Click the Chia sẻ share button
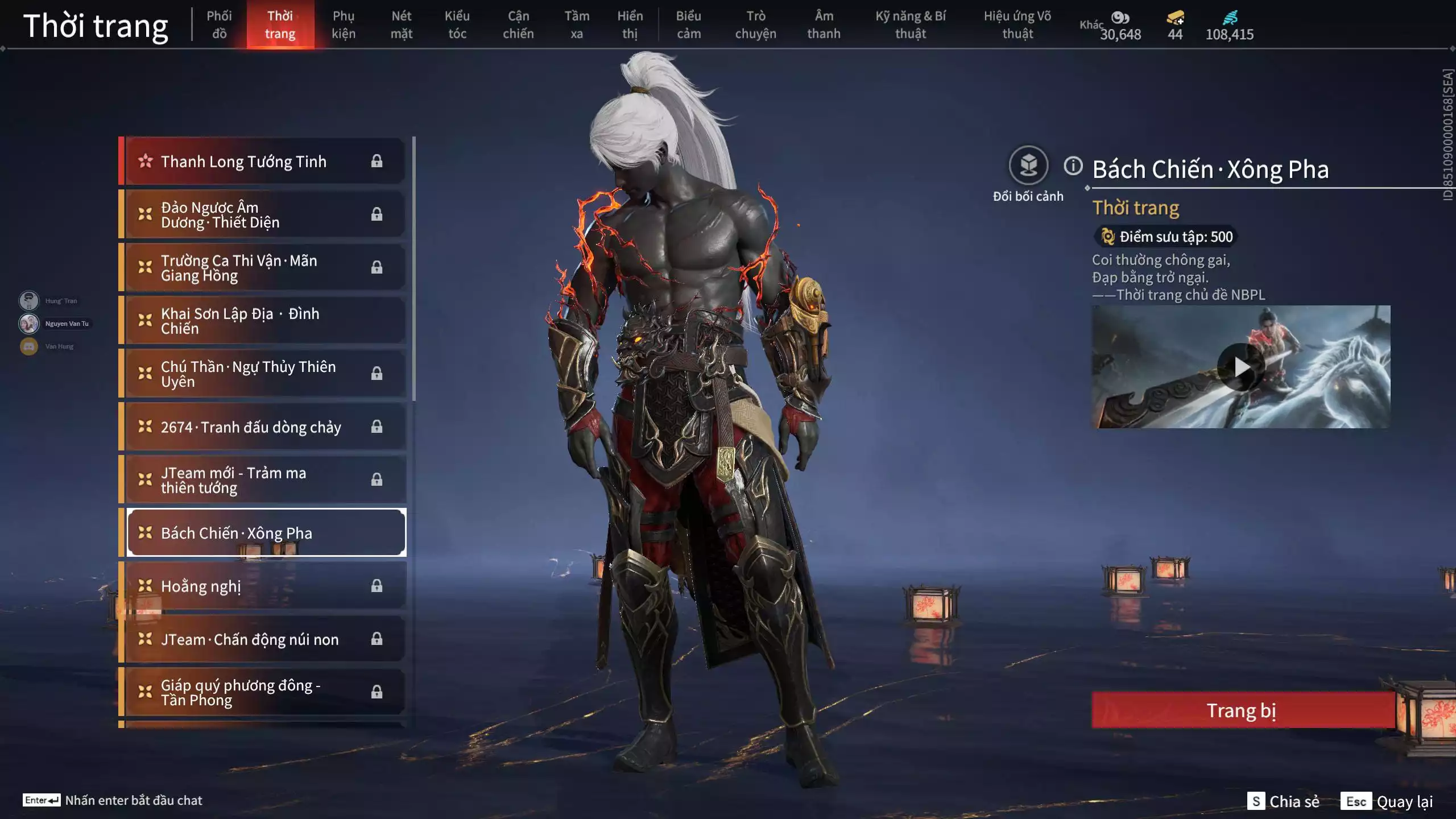Screen dimensions: 1456x819 click(1283, 801)
